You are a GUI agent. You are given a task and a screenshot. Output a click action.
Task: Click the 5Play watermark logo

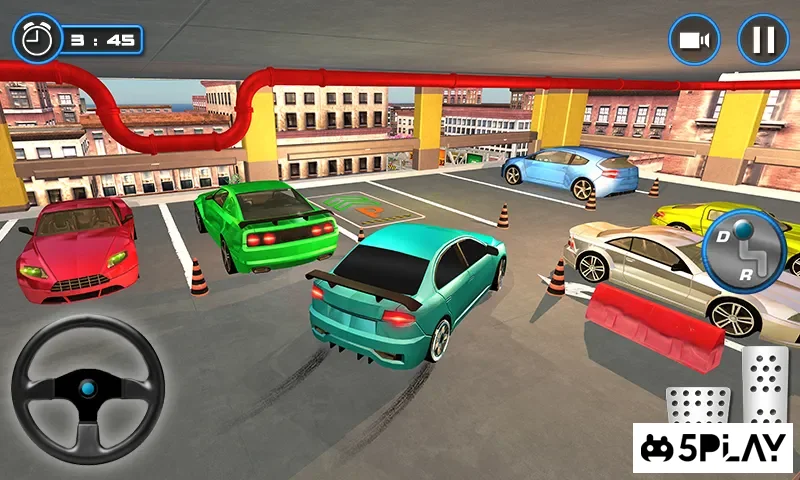click(713, 448)
